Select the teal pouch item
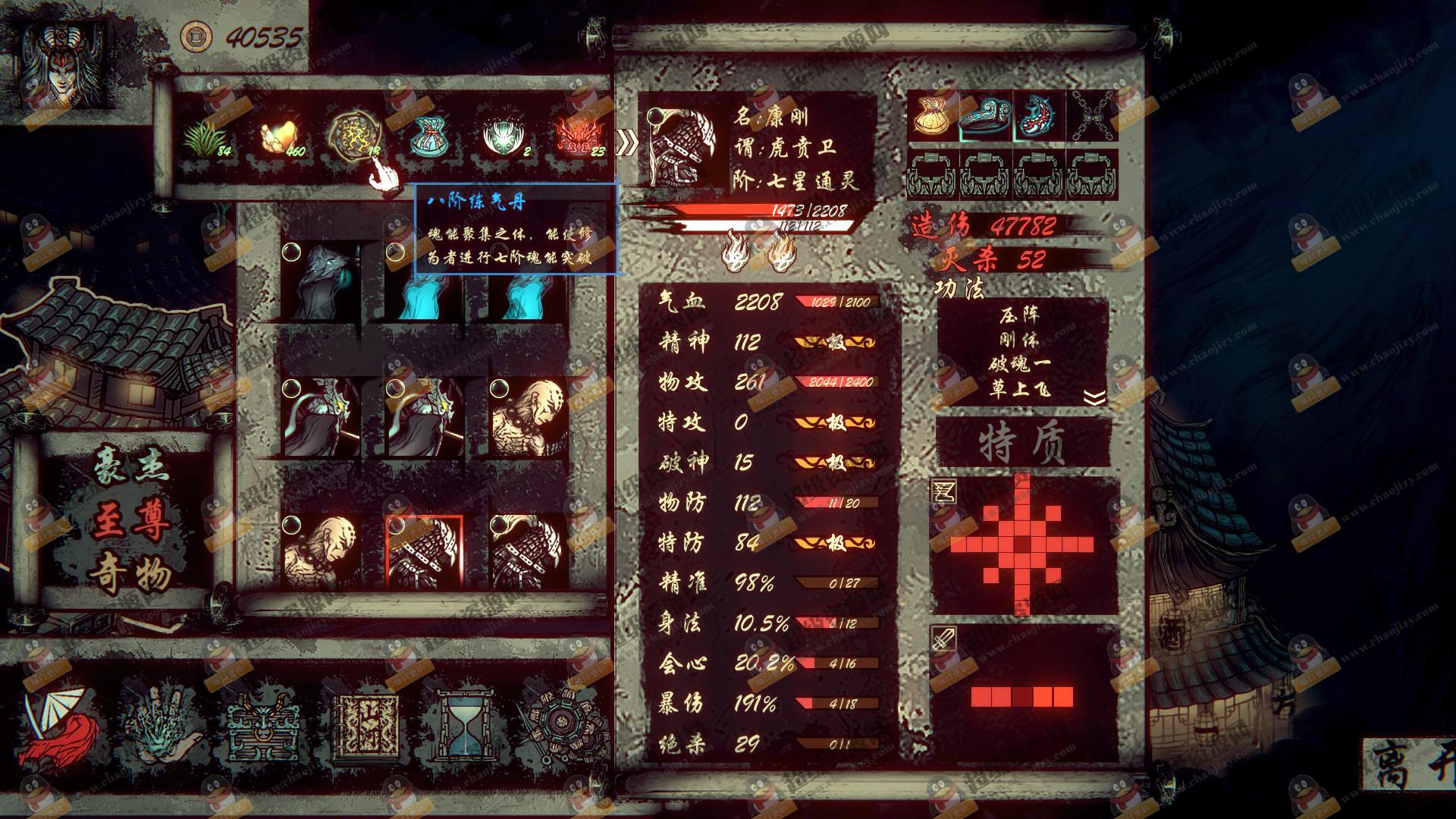 (430, 138)
